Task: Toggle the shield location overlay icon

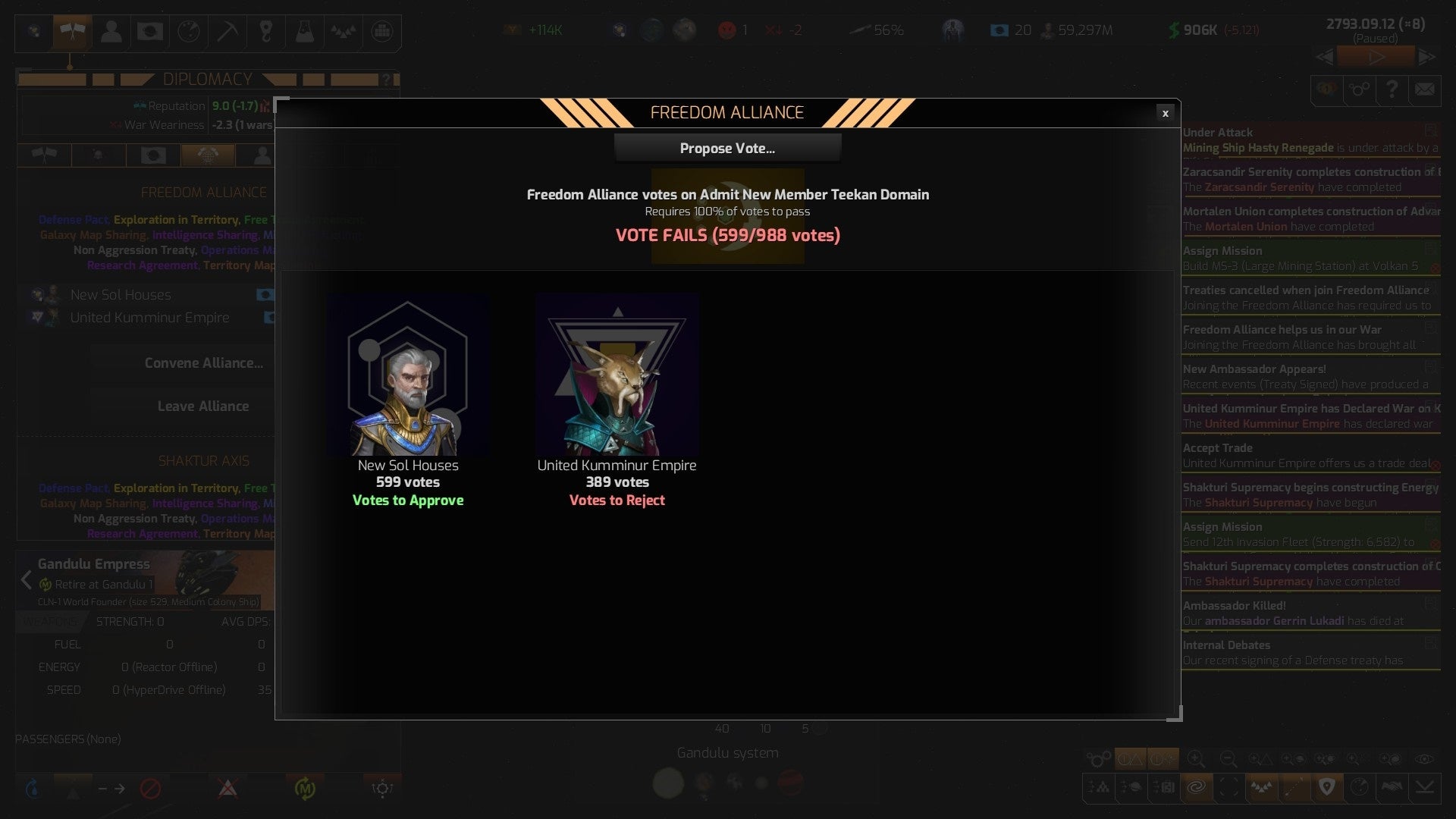Action: [1326, 787]
